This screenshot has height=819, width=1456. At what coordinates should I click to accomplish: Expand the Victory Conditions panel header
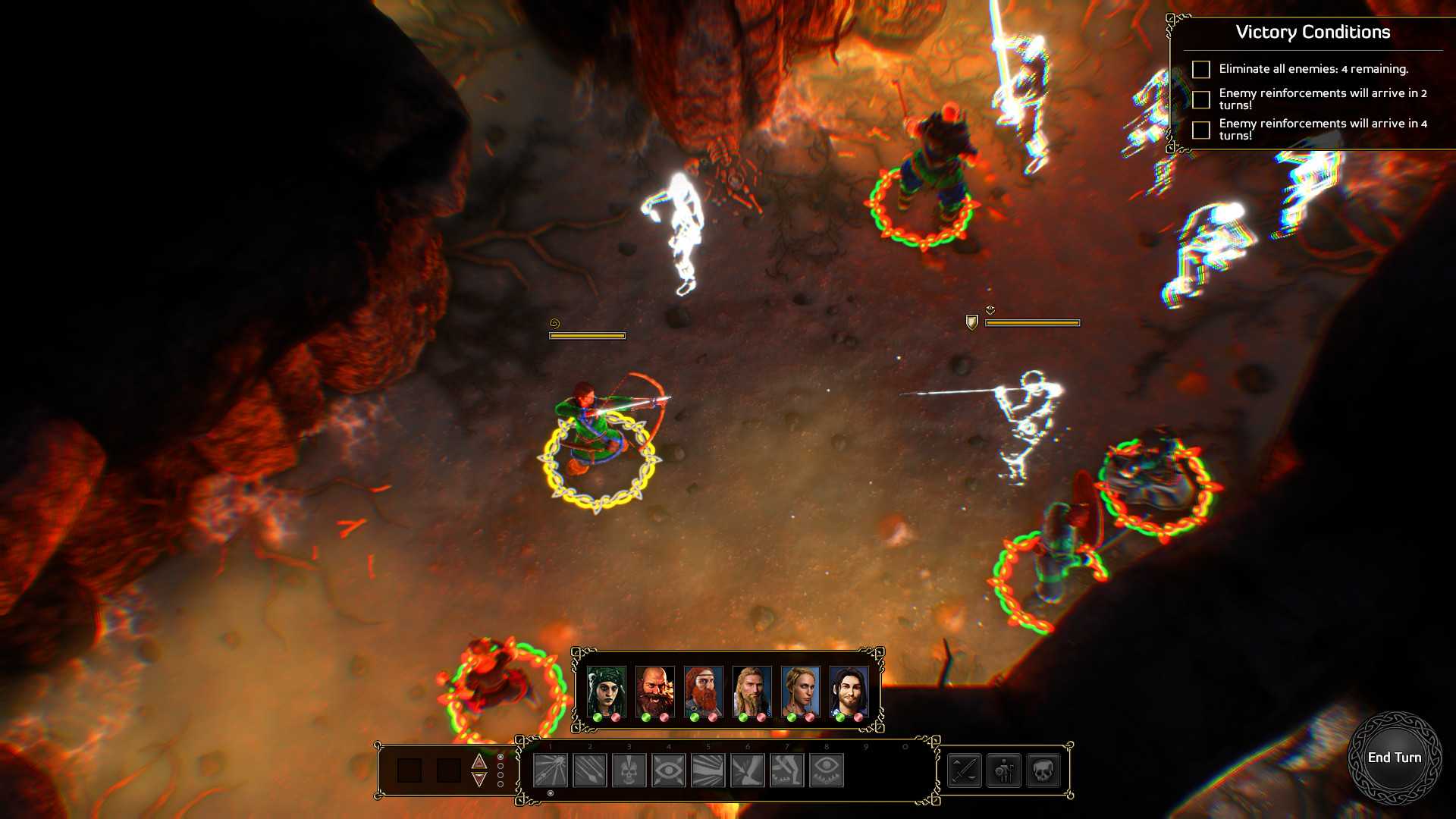tap(1313, 33)
